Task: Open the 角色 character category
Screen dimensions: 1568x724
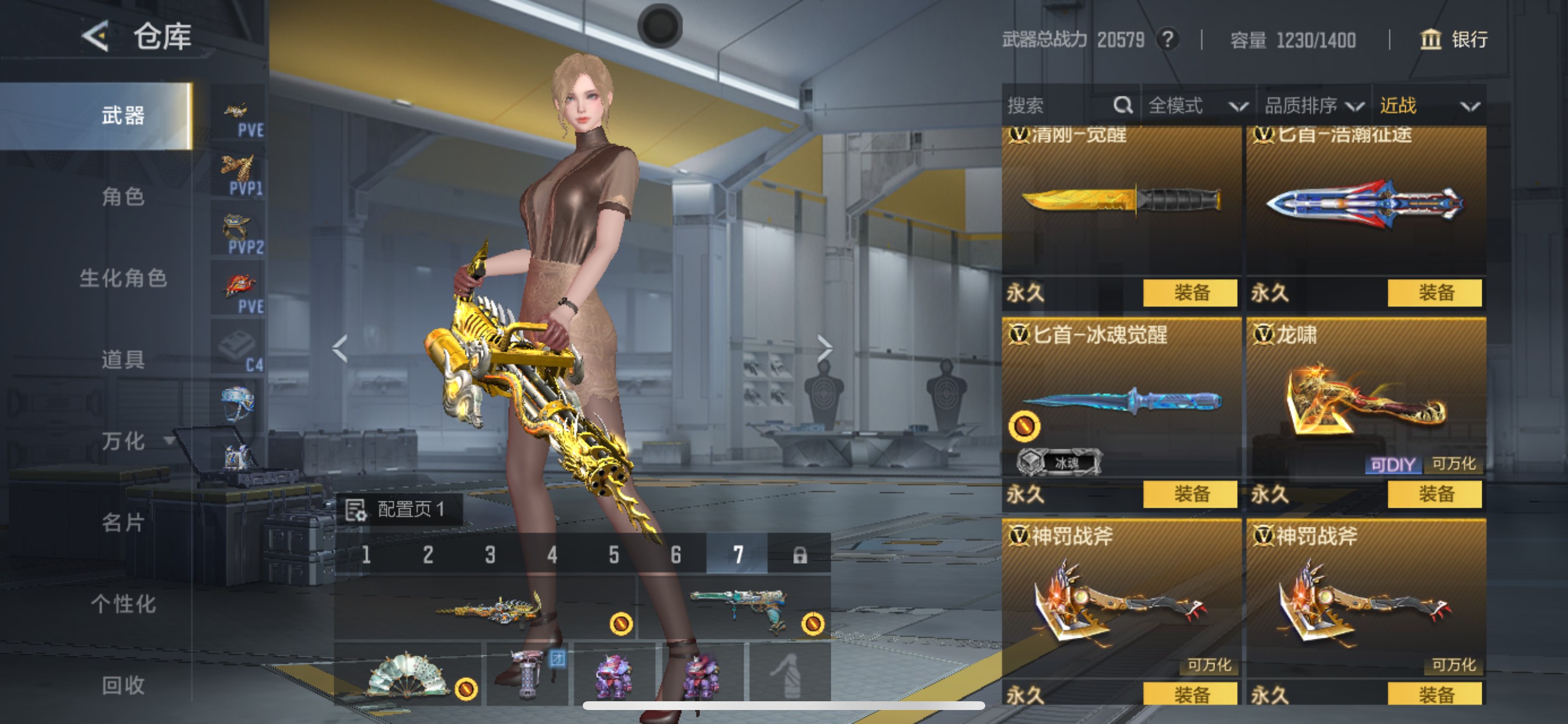Action: tap(123, 196)
